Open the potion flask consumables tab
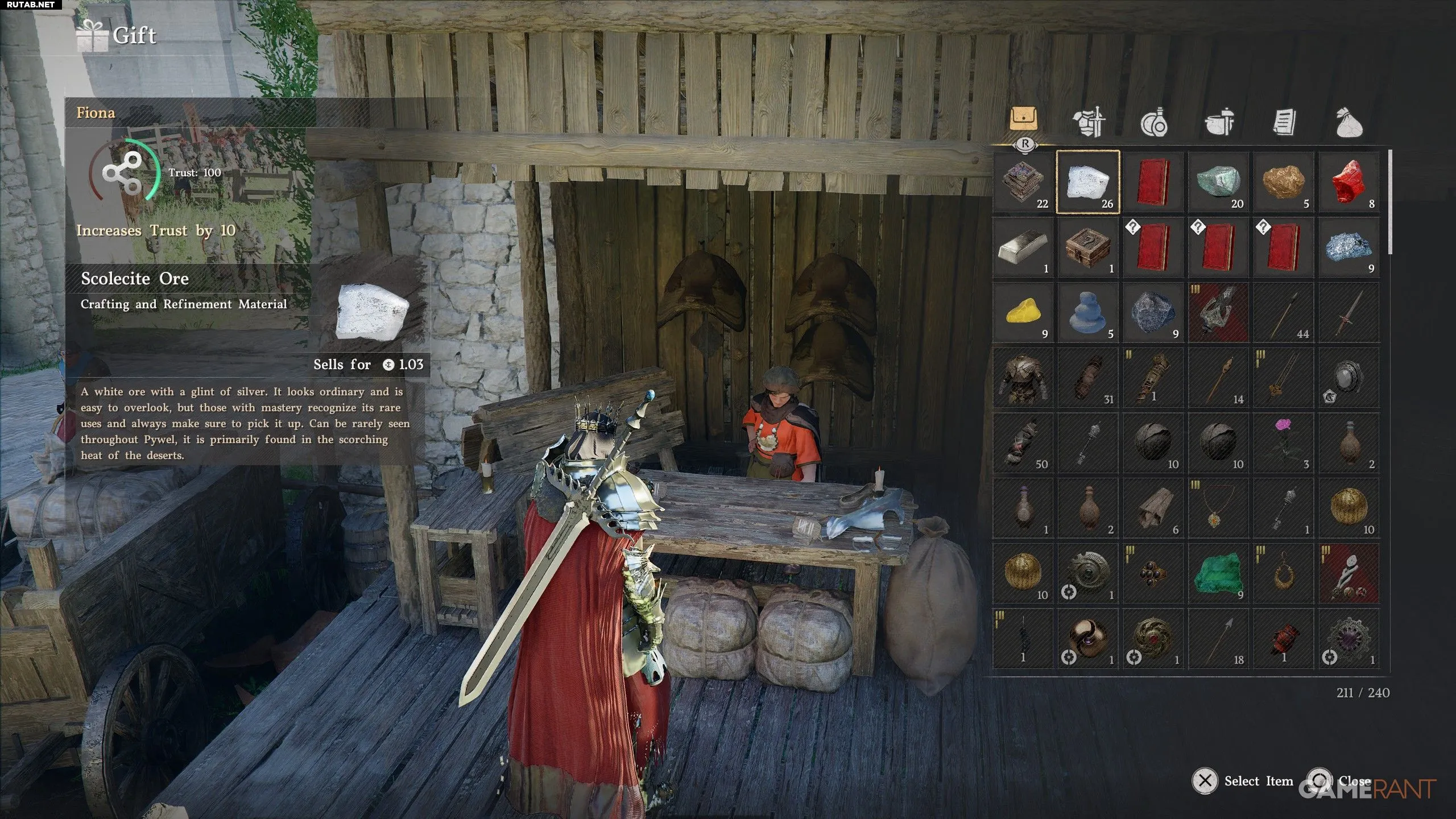1456x819 pixels. click(1153, 122)
